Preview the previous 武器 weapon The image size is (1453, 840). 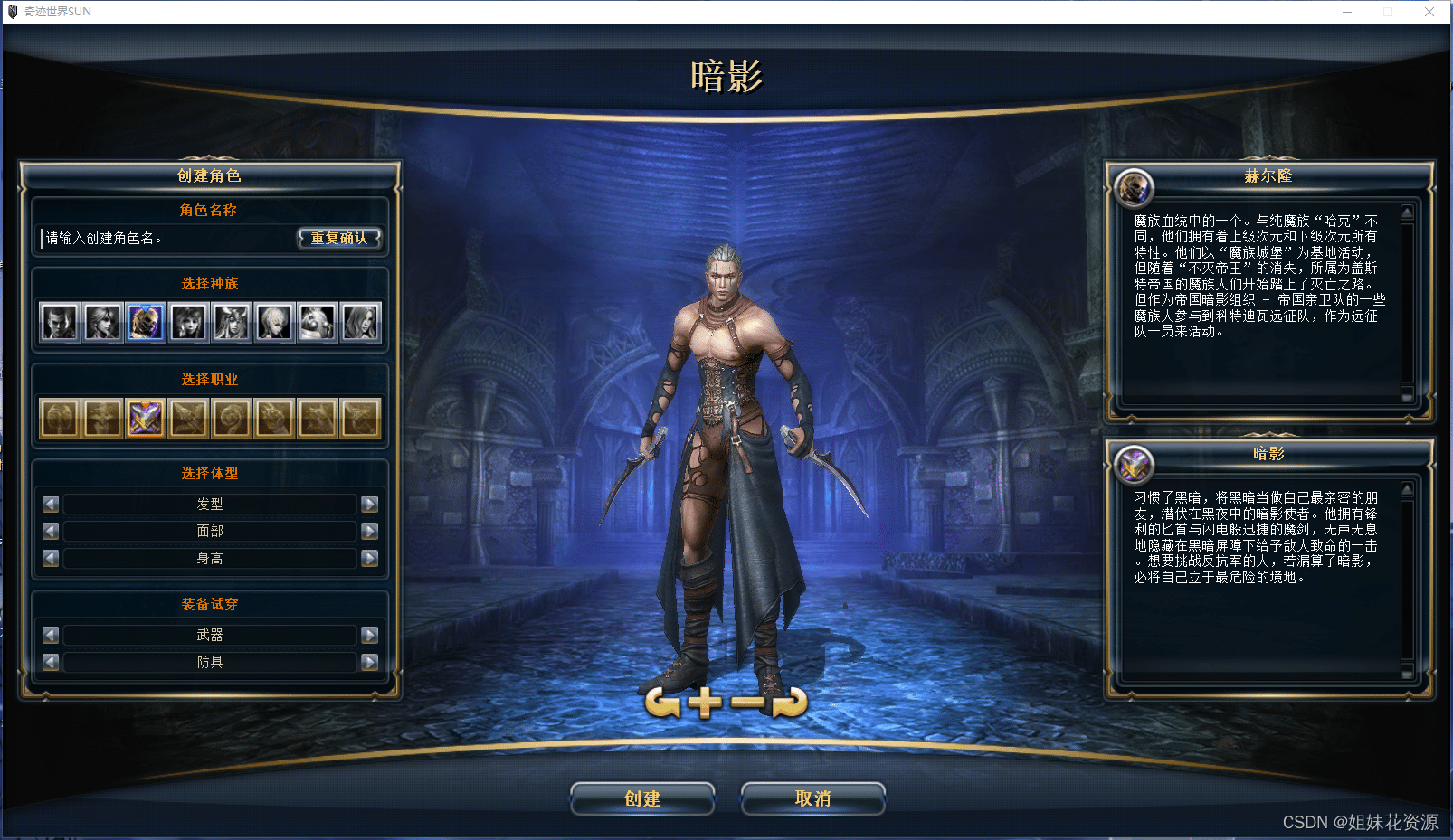pos(51,635)
